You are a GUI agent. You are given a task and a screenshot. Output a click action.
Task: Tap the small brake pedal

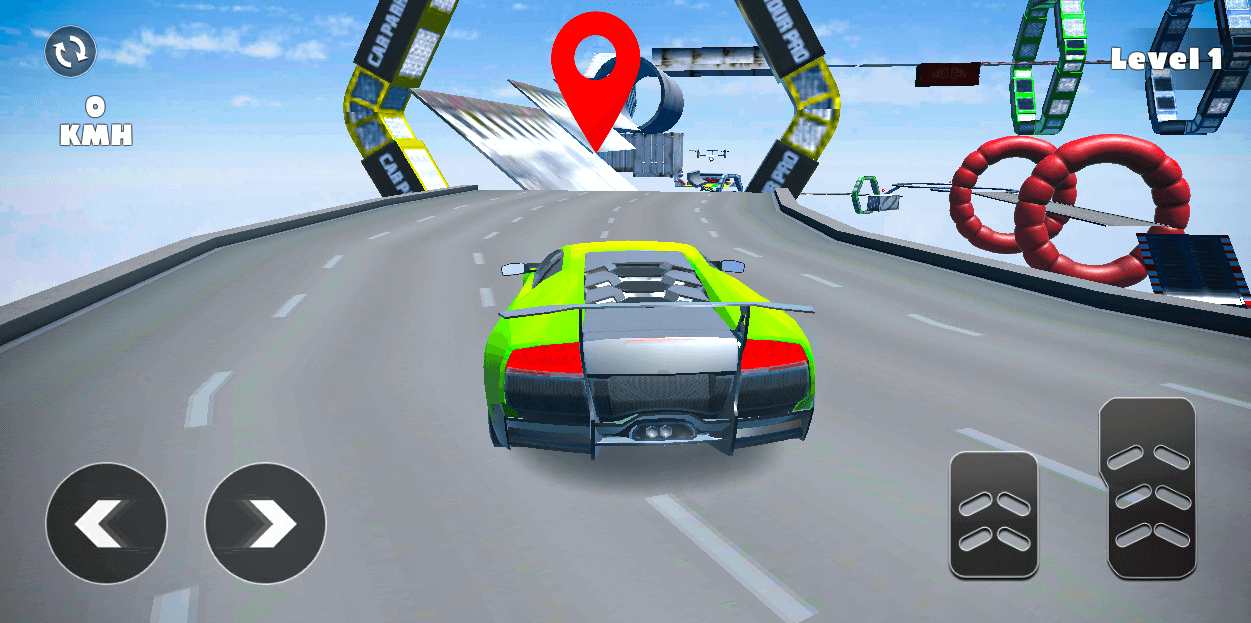[993, 515]
